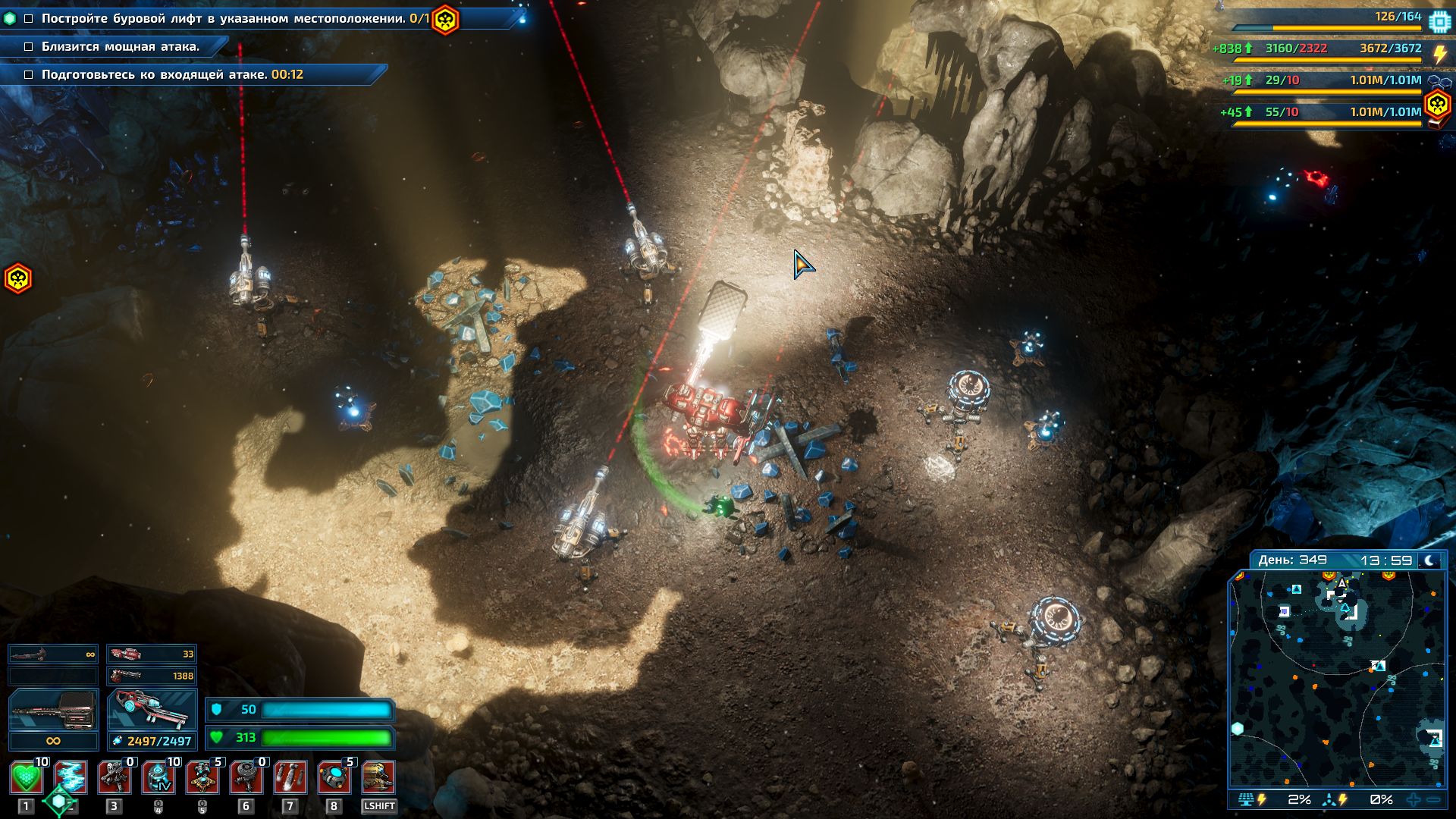Zoom in the minimap with plus button
Image resolution: width=1456 pixels, height=819 pixels.
click(x=1414, y=799)
